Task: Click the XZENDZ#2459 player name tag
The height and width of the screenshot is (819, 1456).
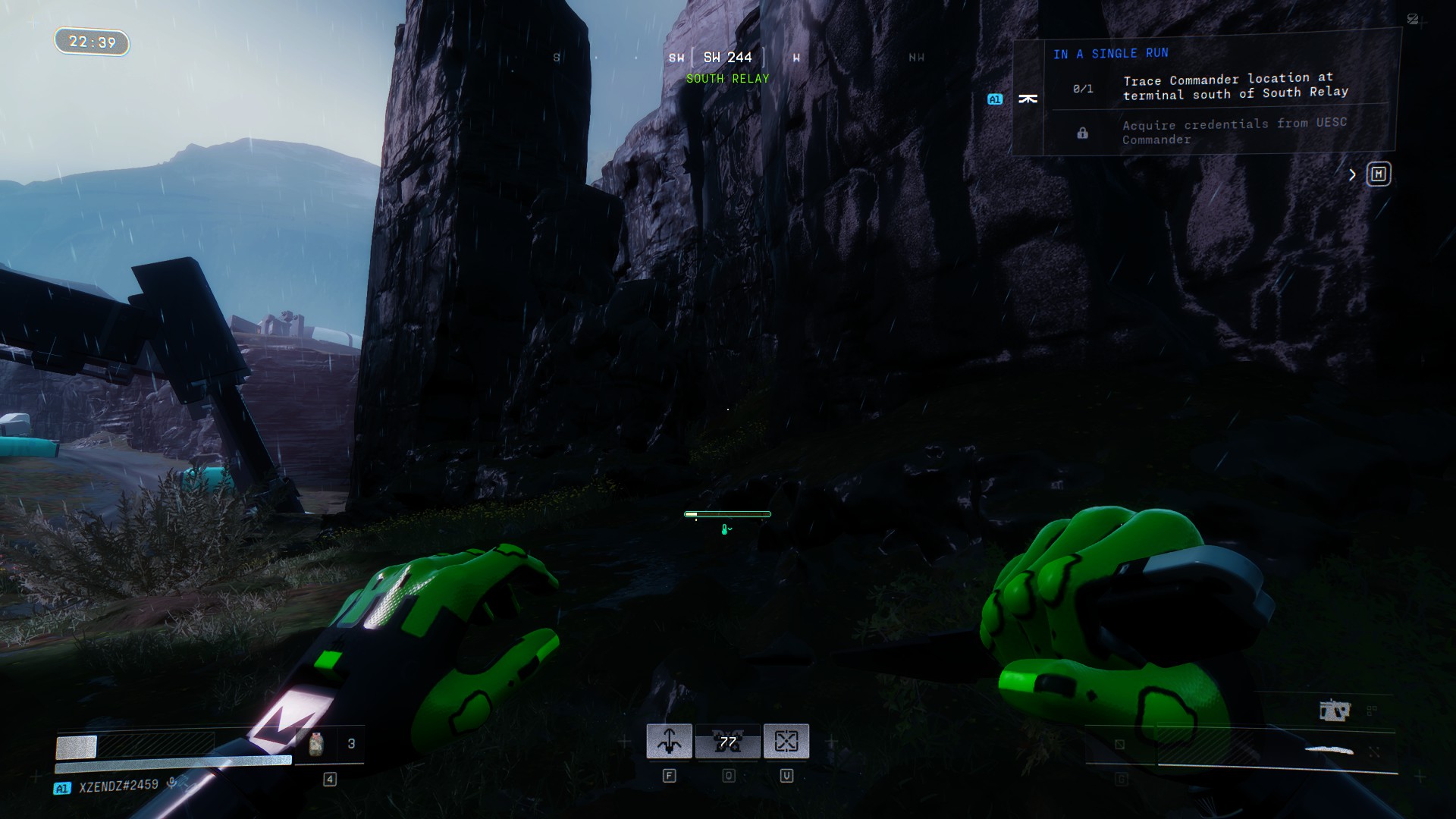Action: (118, 786)
